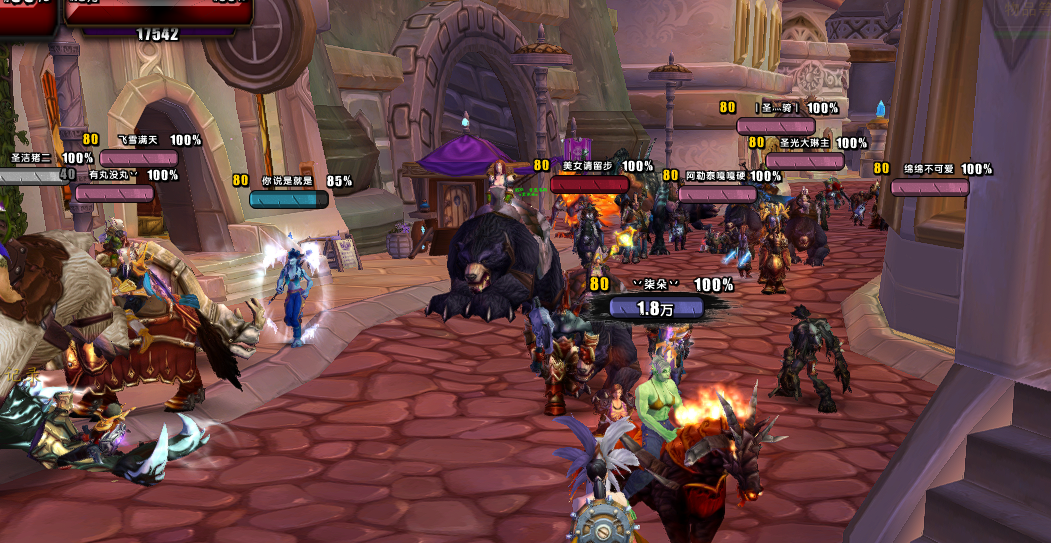Select the 柒朵 nameplate showing 1.8万
Image resolution: width=1051 pixels, height=543 pixels.
654,308
